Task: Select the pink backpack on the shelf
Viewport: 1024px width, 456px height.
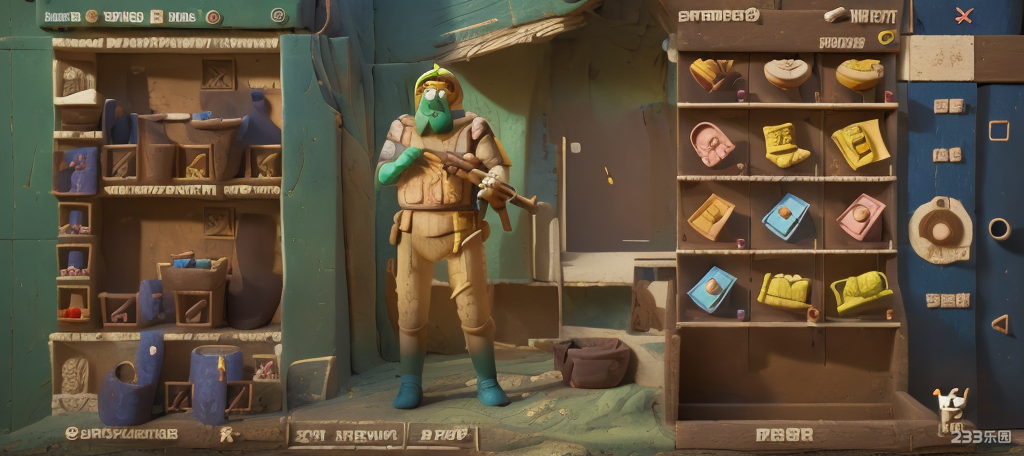Action: pyautogui.click(x=711, y=144)
